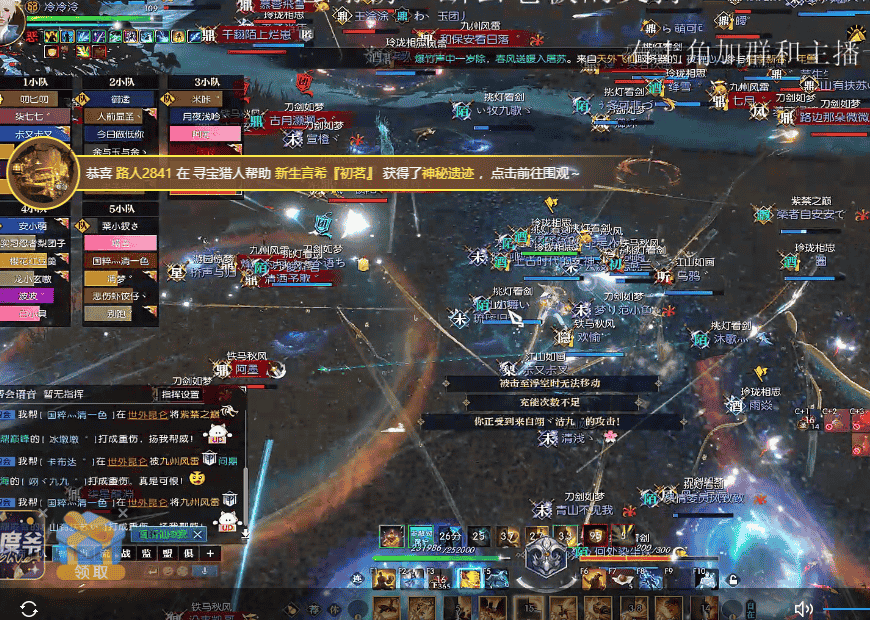Use the F10 skill slot
The width and height of the screenshot is (870, 620).
pyautogui.click(x=707, y=578)
